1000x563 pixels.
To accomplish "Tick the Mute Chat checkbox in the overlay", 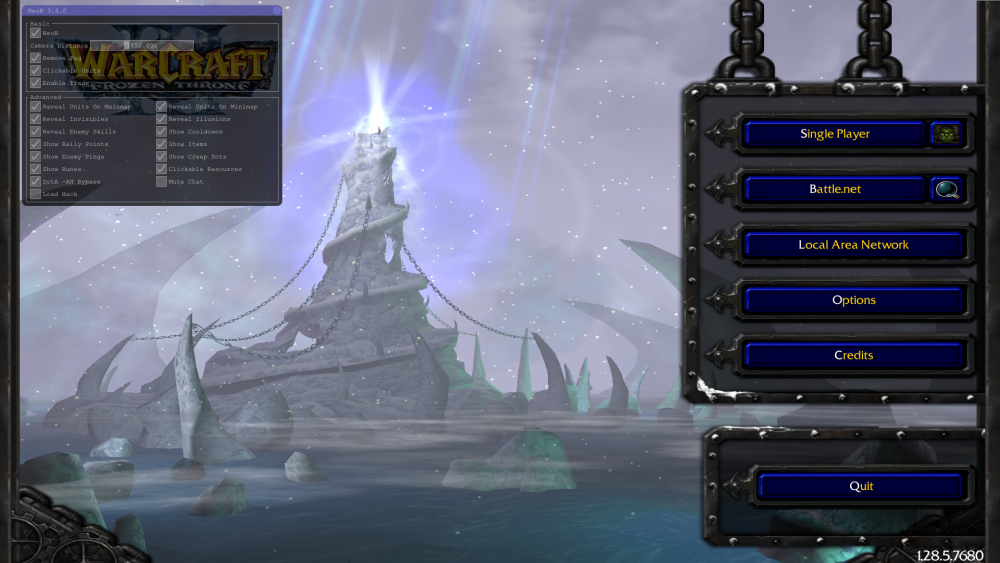I will (x=162, y=182).
